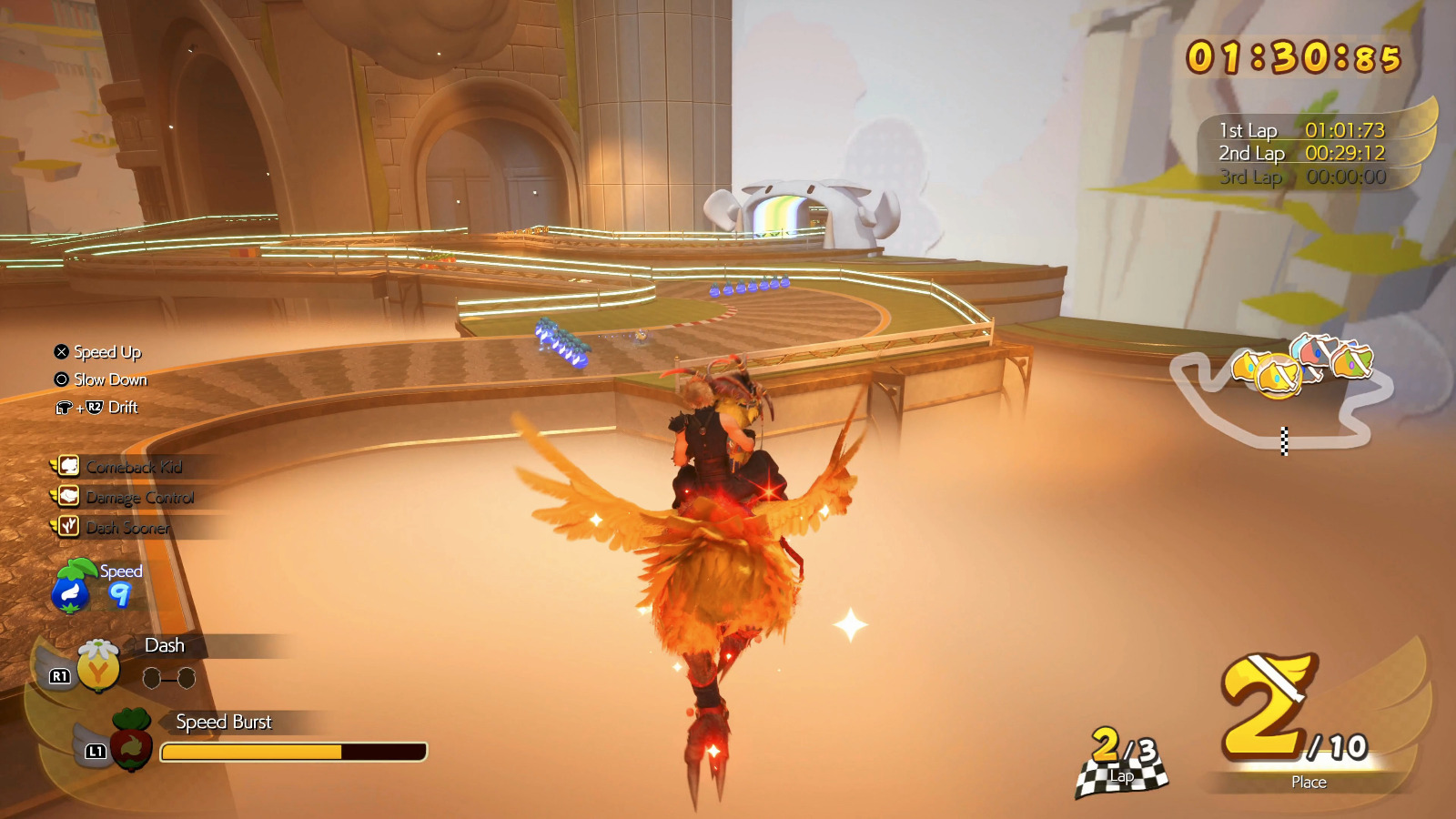Click the Speed mushroom icon showing level 9

click(71, 588)
